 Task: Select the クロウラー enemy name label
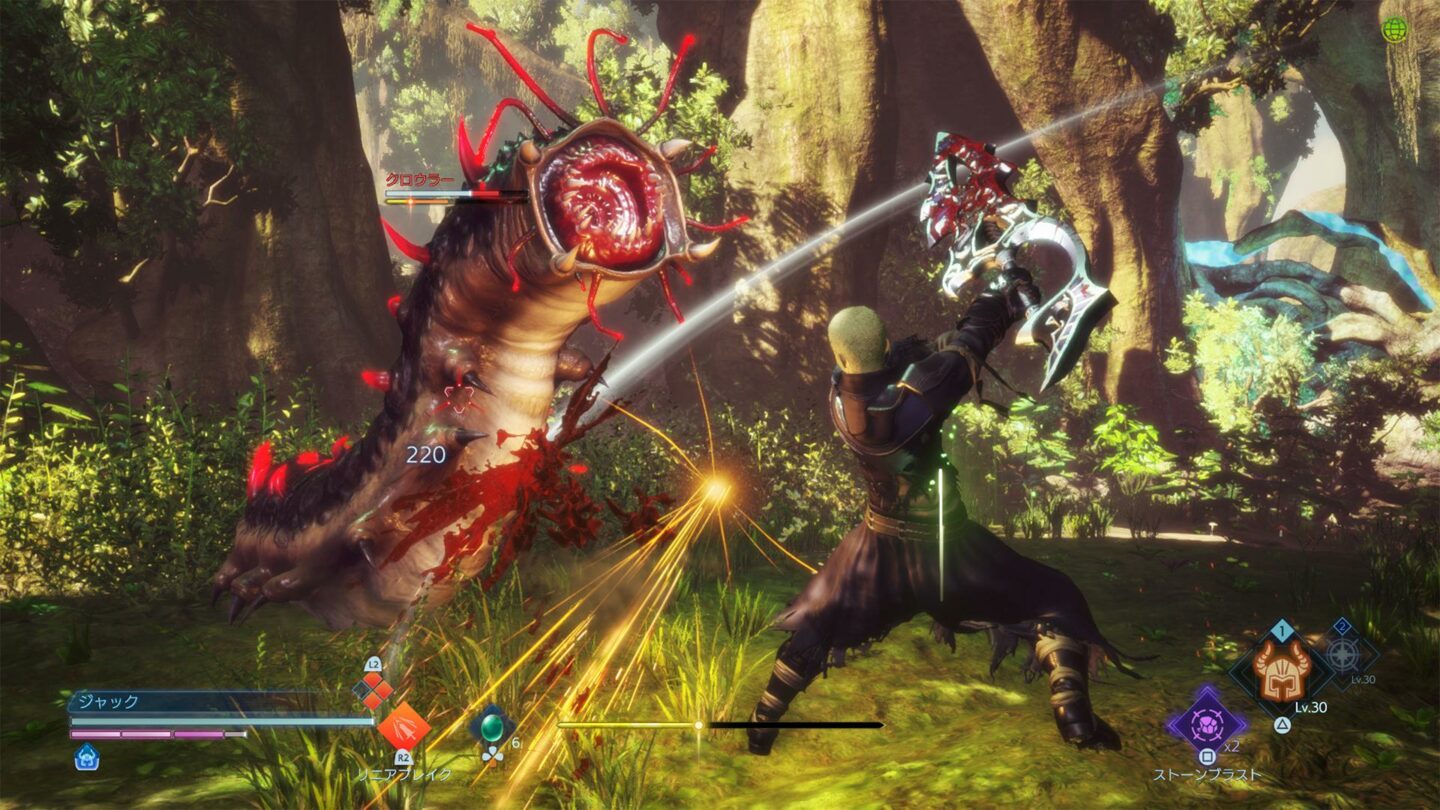pos(420,178)
